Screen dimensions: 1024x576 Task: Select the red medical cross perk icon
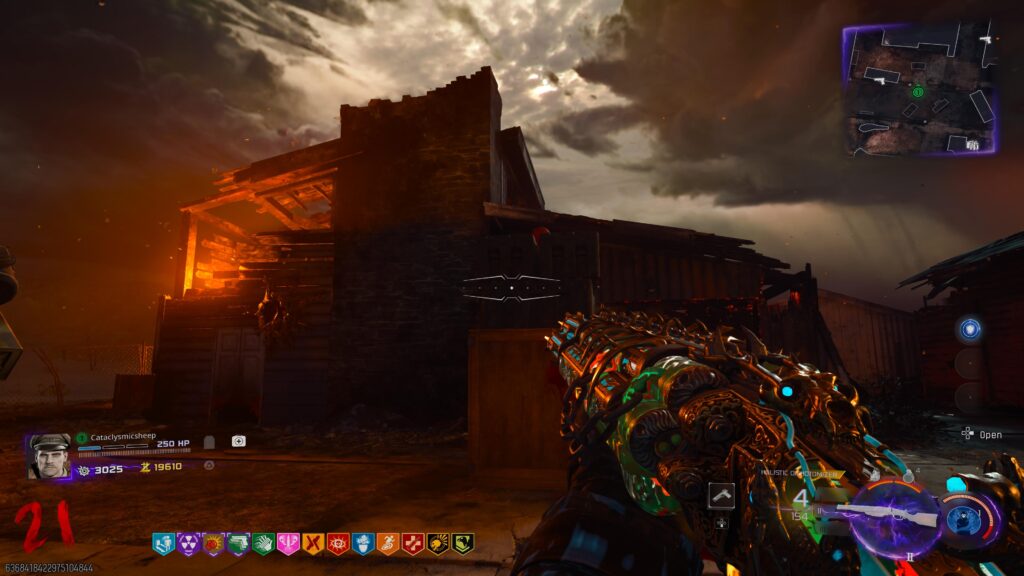(413, 544)
